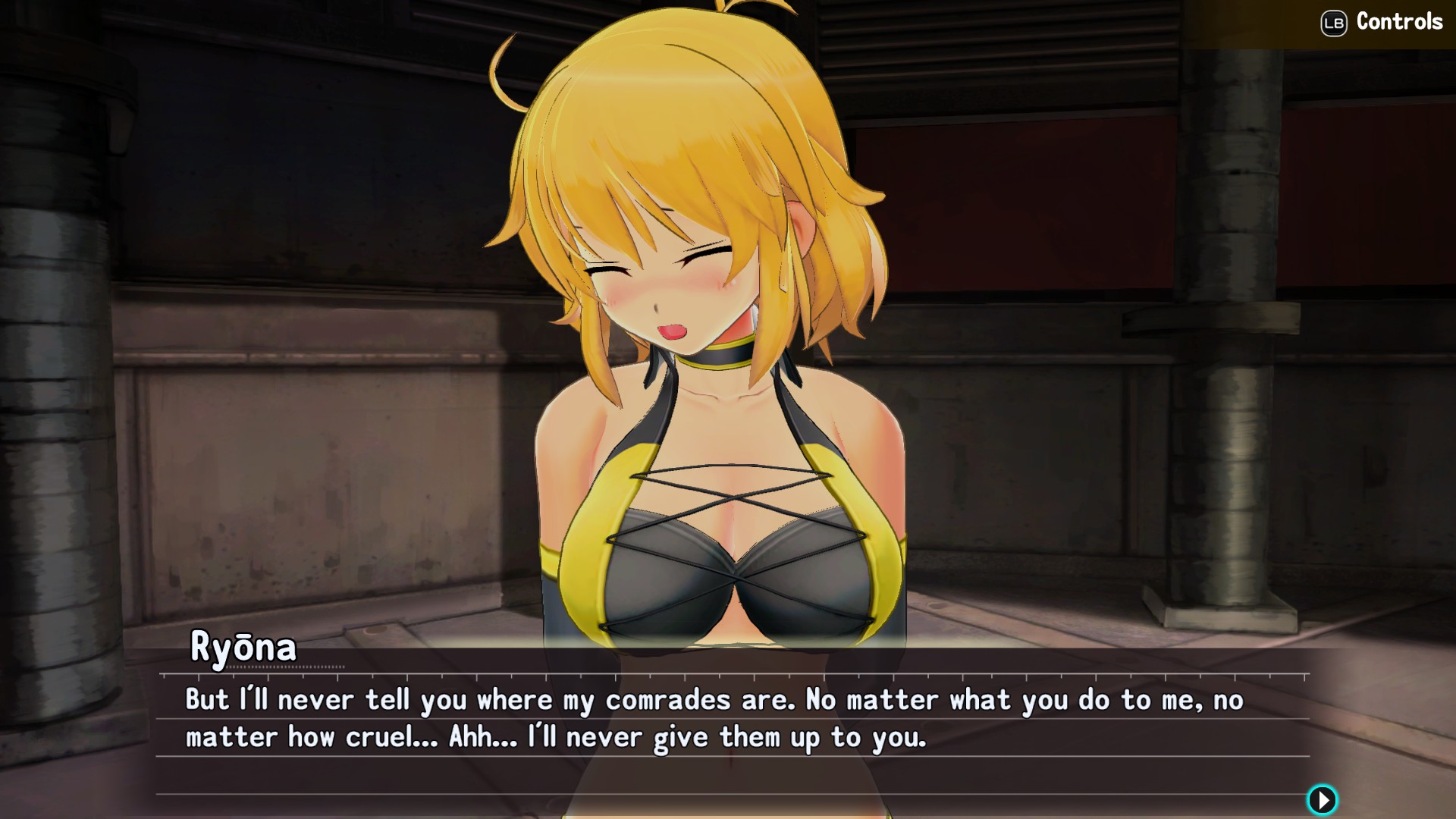
Task: Click the top-right Controls bar
Action: pos(1380,23)
